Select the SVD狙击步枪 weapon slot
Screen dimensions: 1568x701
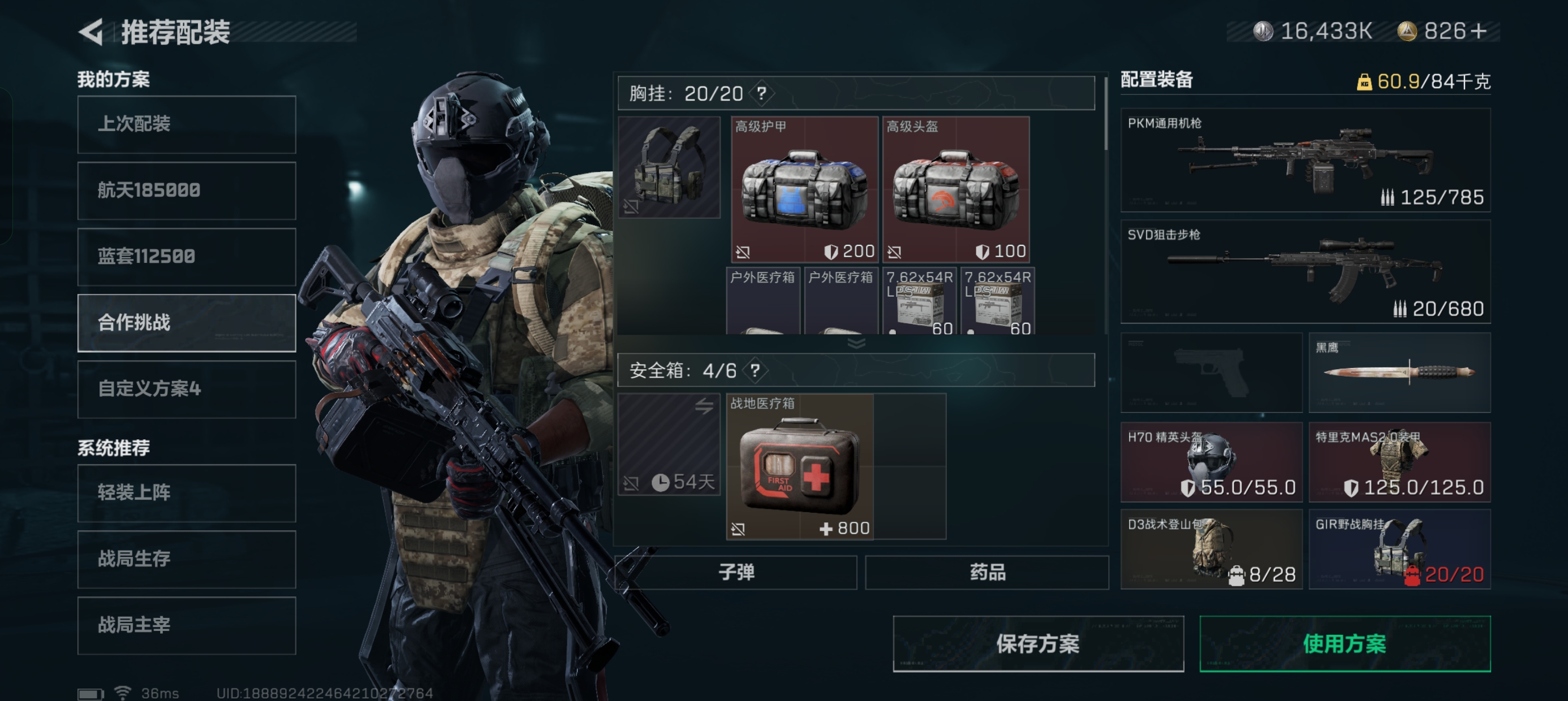pyautogui.click(x=1305, y=272)
